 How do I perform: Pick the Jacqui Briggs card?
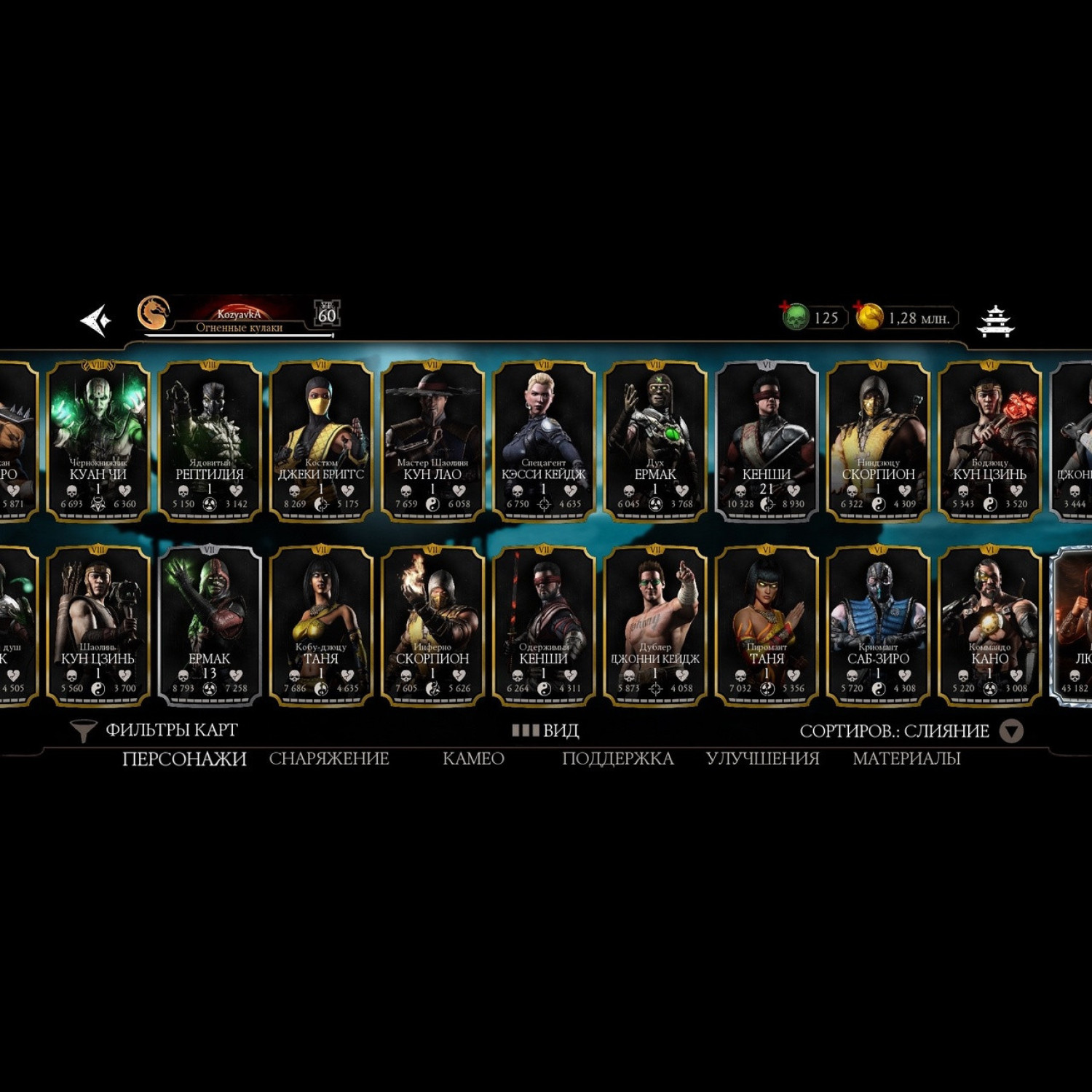(x=321, y=440)
